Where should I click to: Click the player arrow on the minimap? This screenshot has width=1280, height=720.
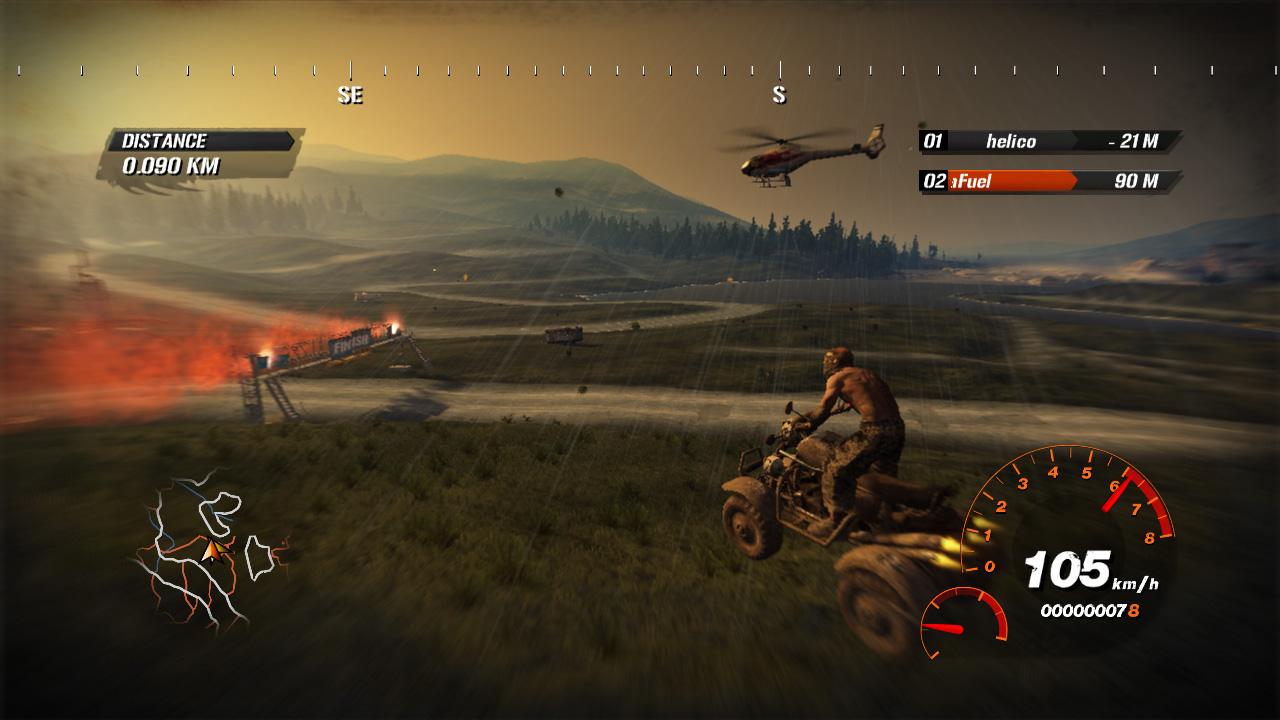click(211, 550)
